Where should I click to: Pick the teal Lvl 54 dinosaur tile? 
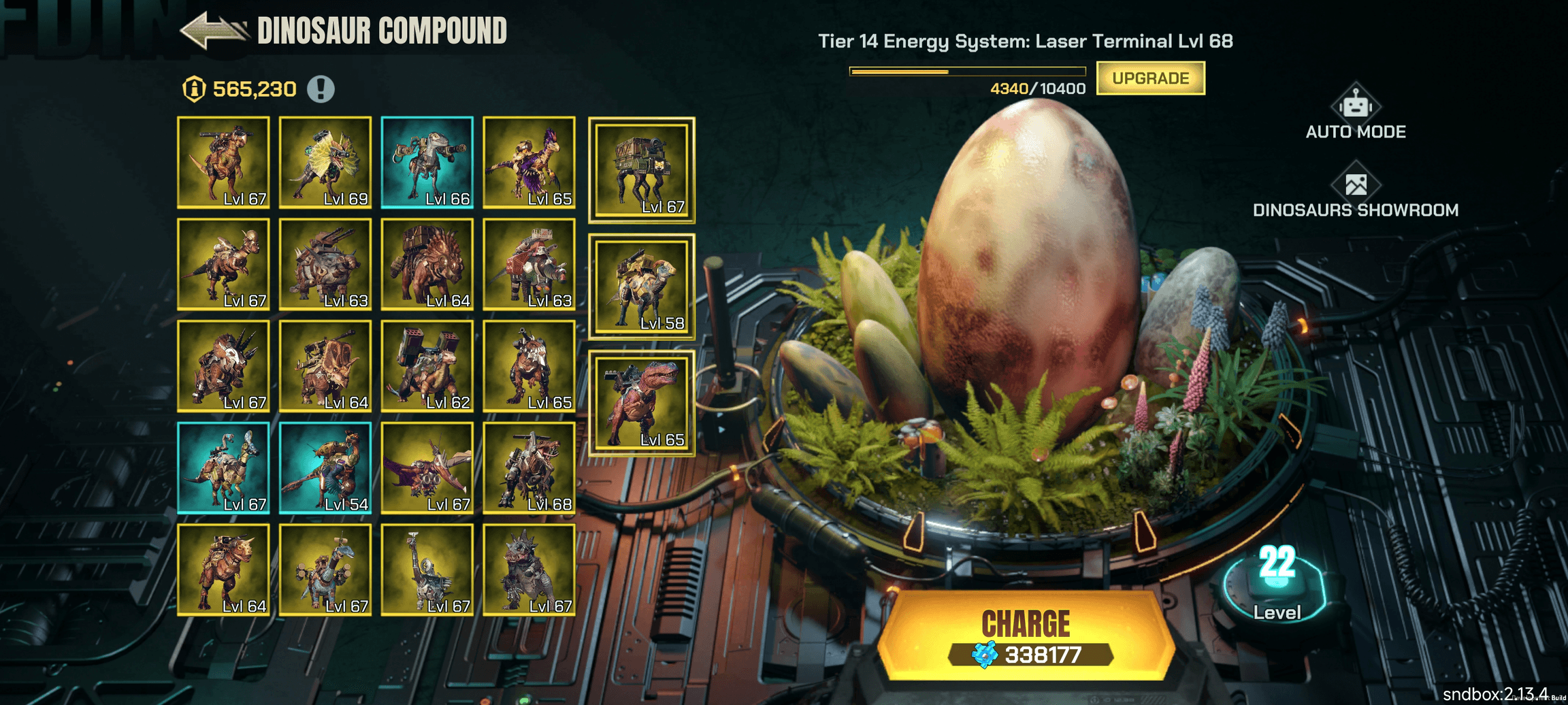pos(325,468)
